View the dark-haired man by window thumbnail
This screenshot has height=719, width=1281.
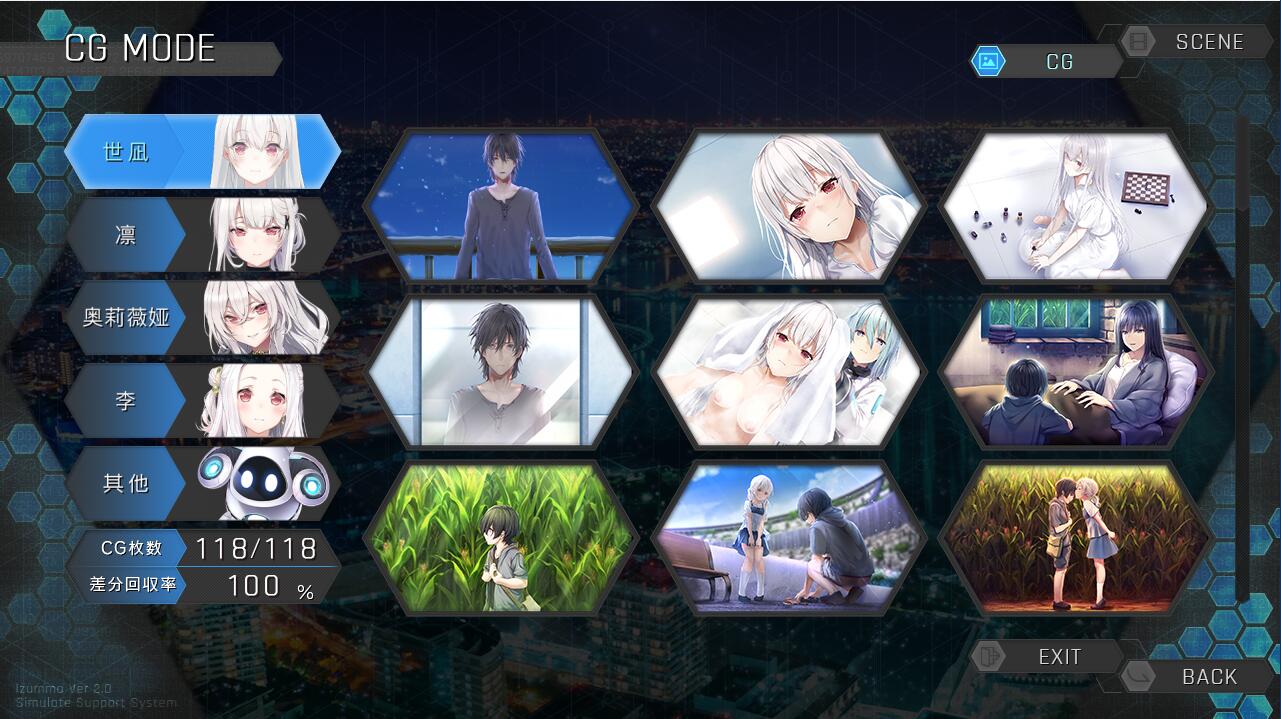(x=502, y=371)
